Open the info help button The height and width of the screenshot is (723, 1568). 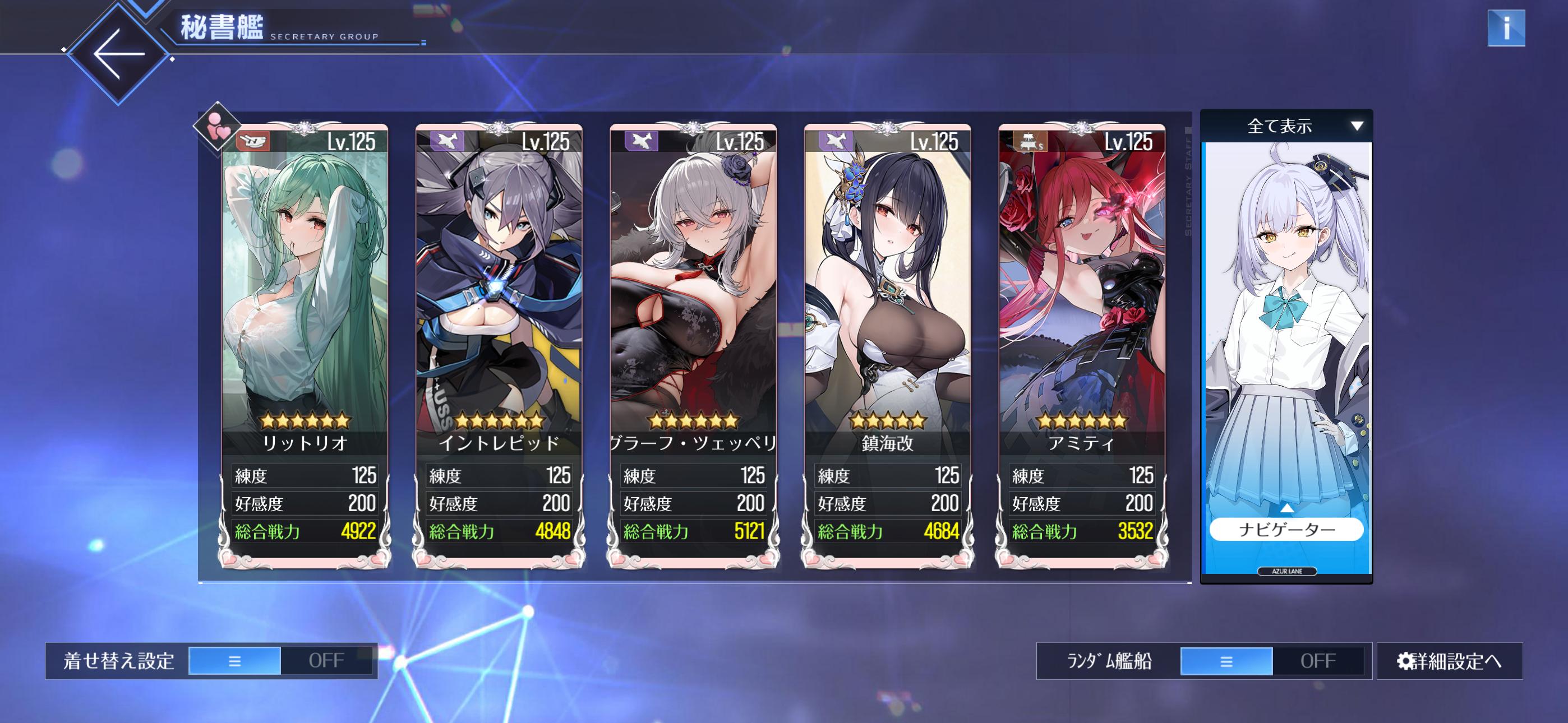coord(1505,28)
